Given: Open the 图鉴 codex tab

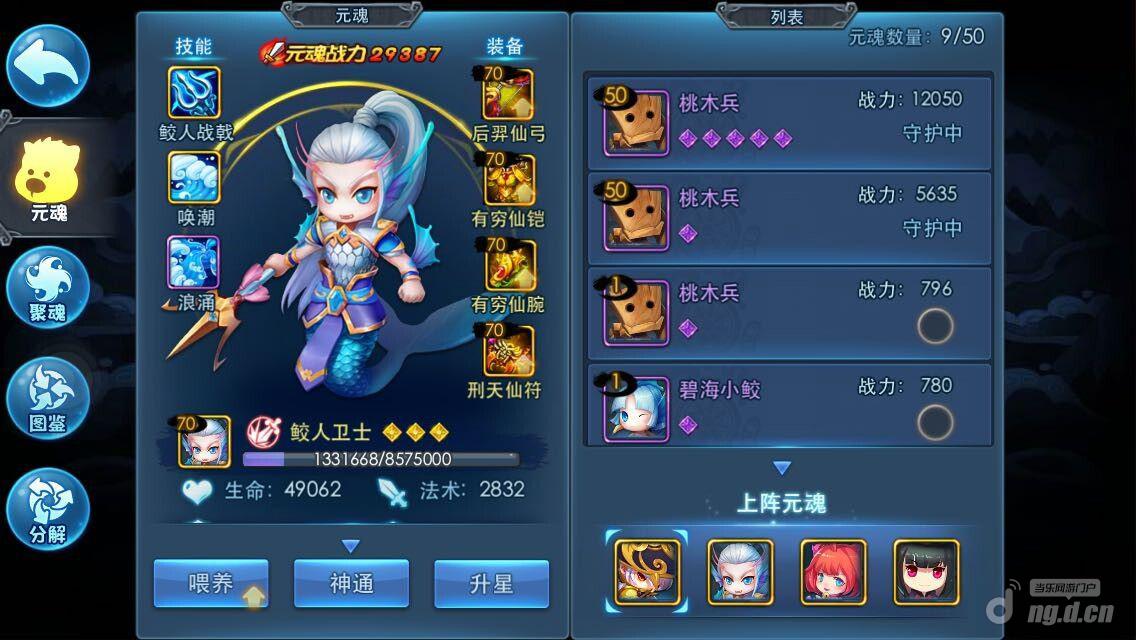Looking at the screenshot, I should 48,397.
